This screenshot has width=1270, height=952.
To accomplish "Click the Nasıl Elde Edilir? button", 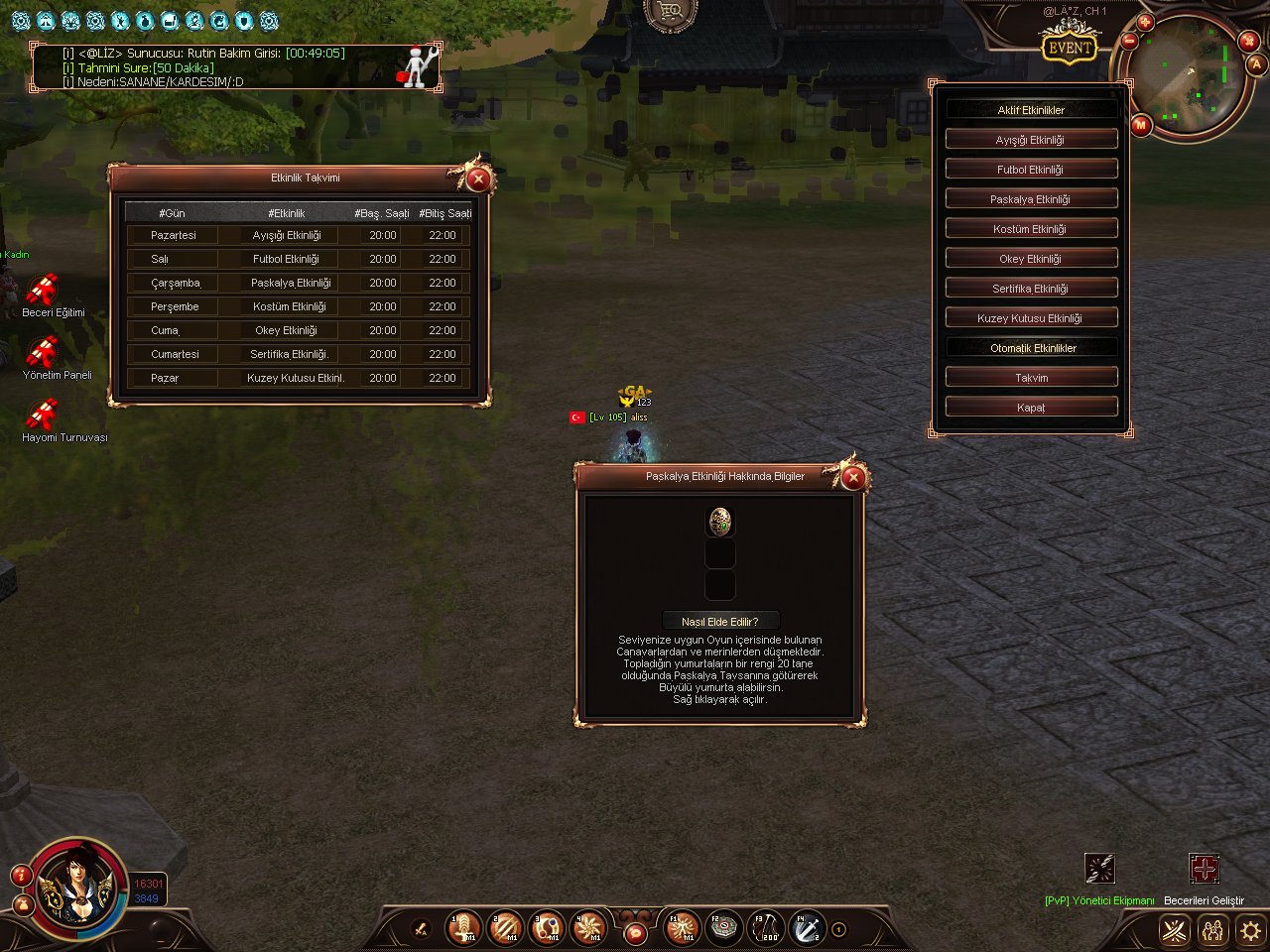I will [x=720, y=622].
